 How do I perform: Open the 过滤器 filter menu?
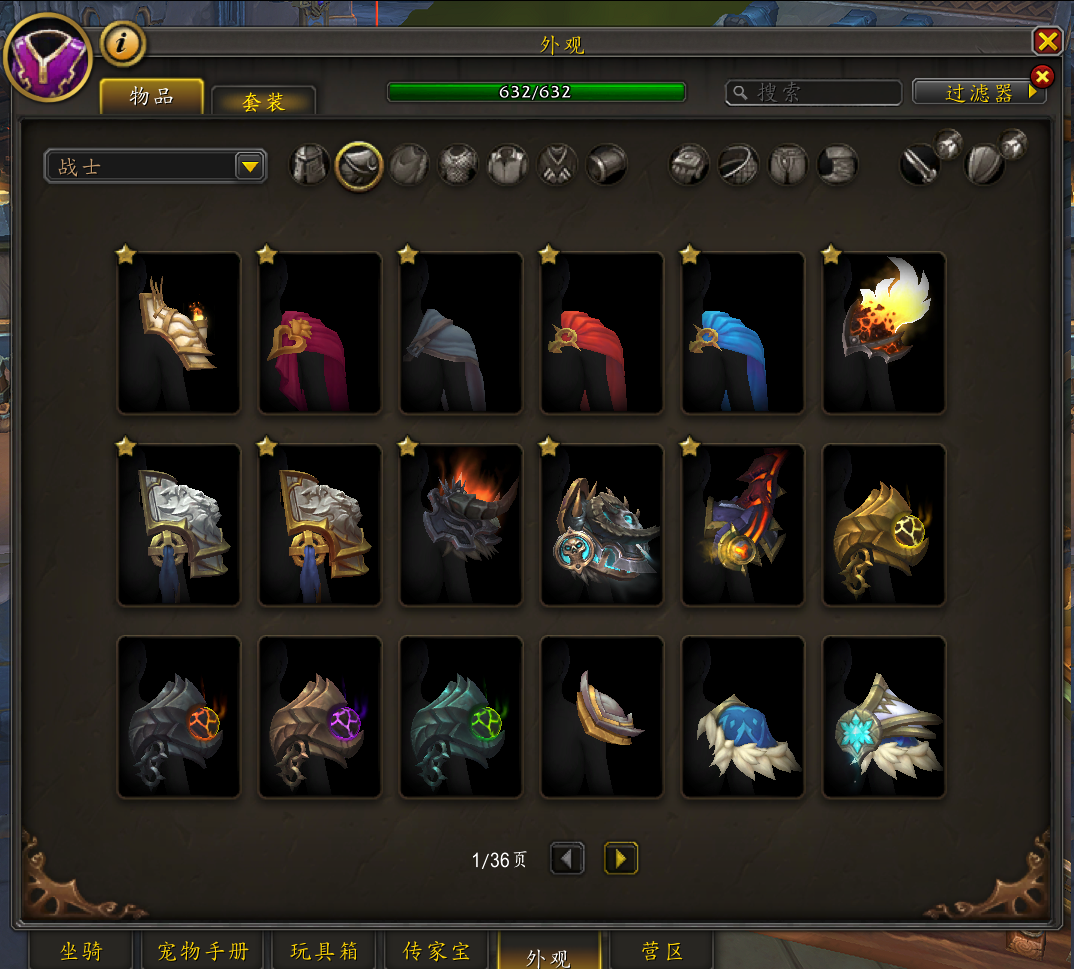click(978, 93)
